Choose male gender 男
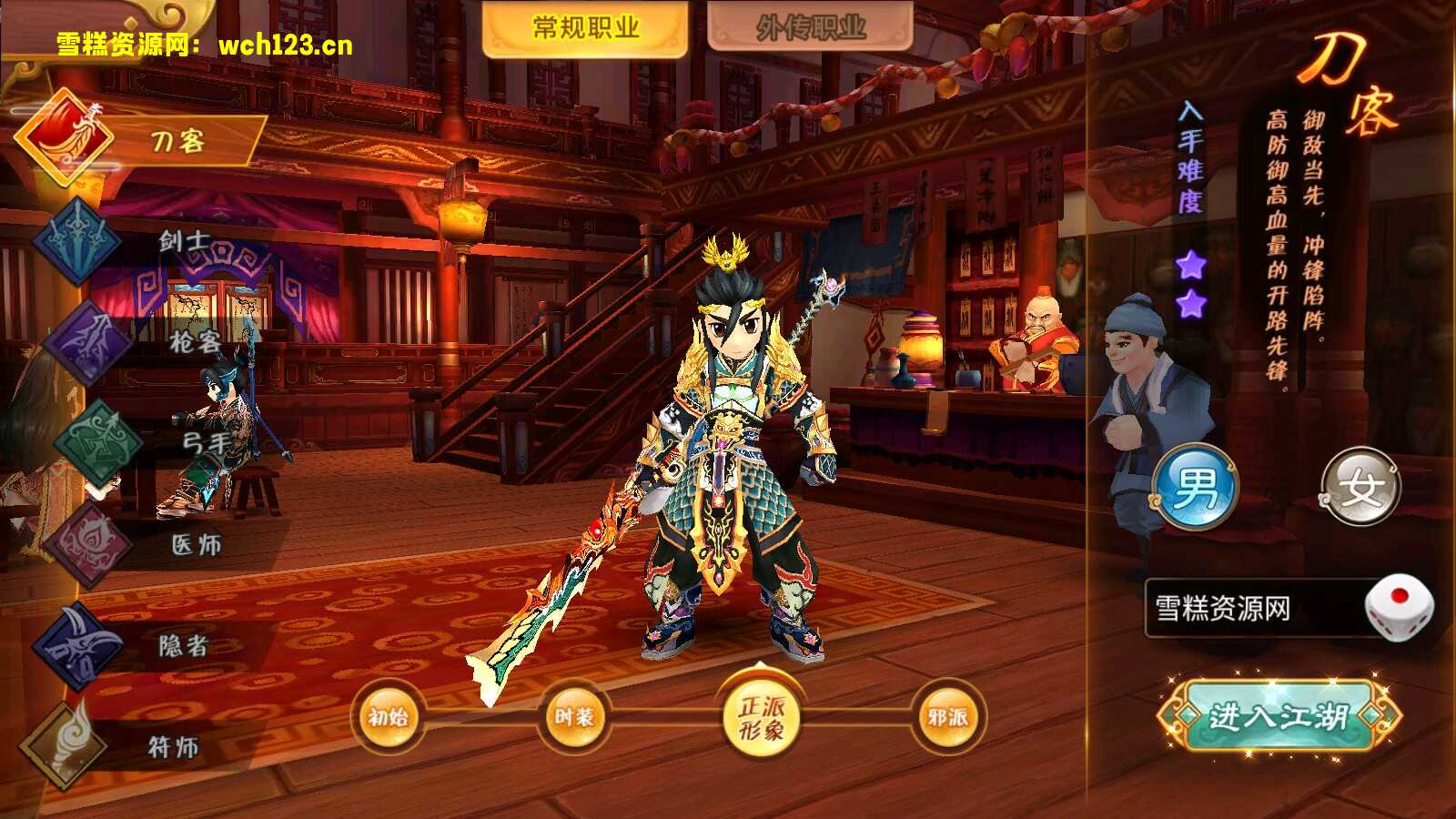Image resolution: width=1456 pixels, height=819 pixels. point(1196,488)
